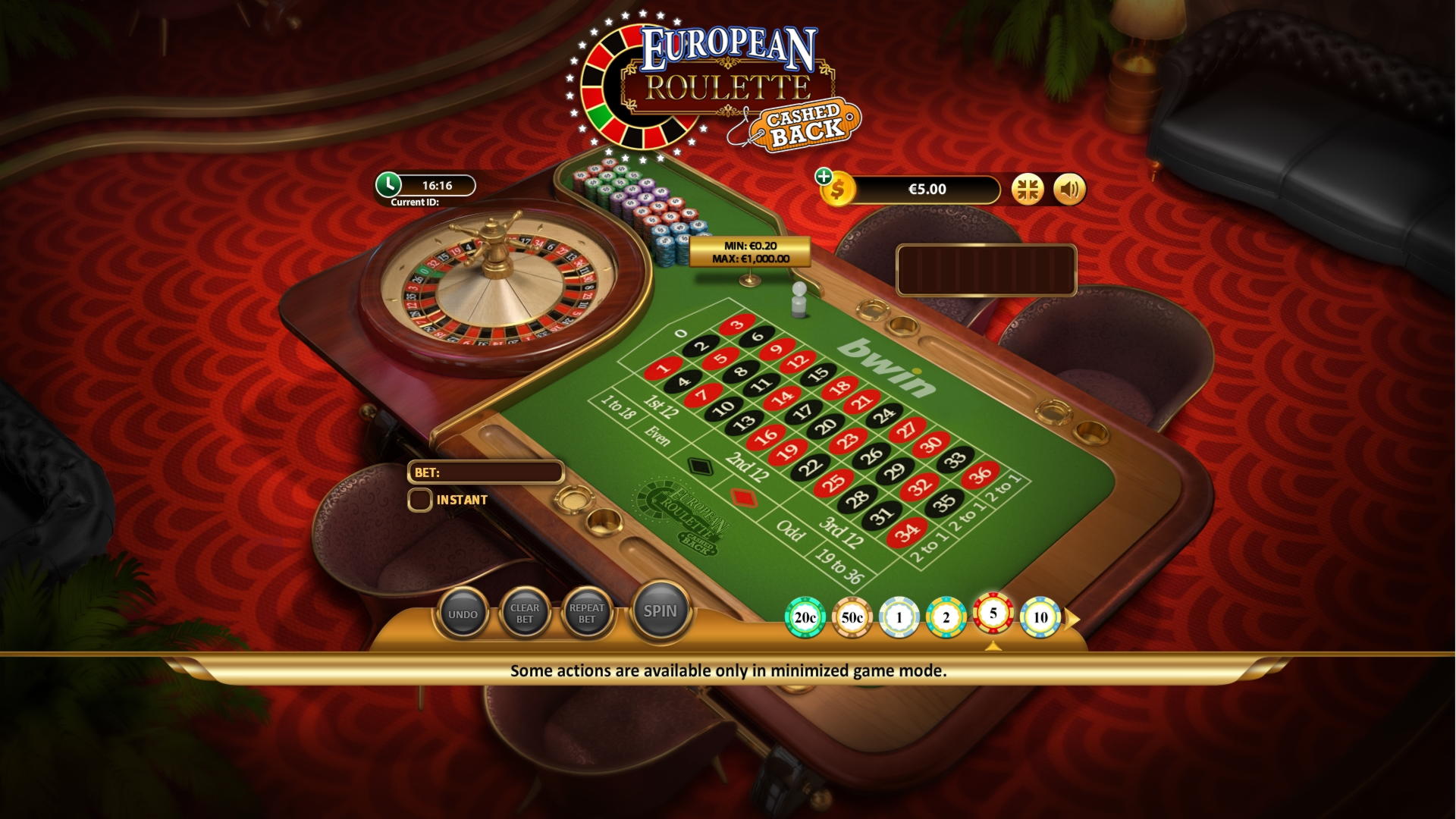Place a bet on red 36
Image resolution: width=1456 pixels, height=819 pixels.
click(981, 475)
